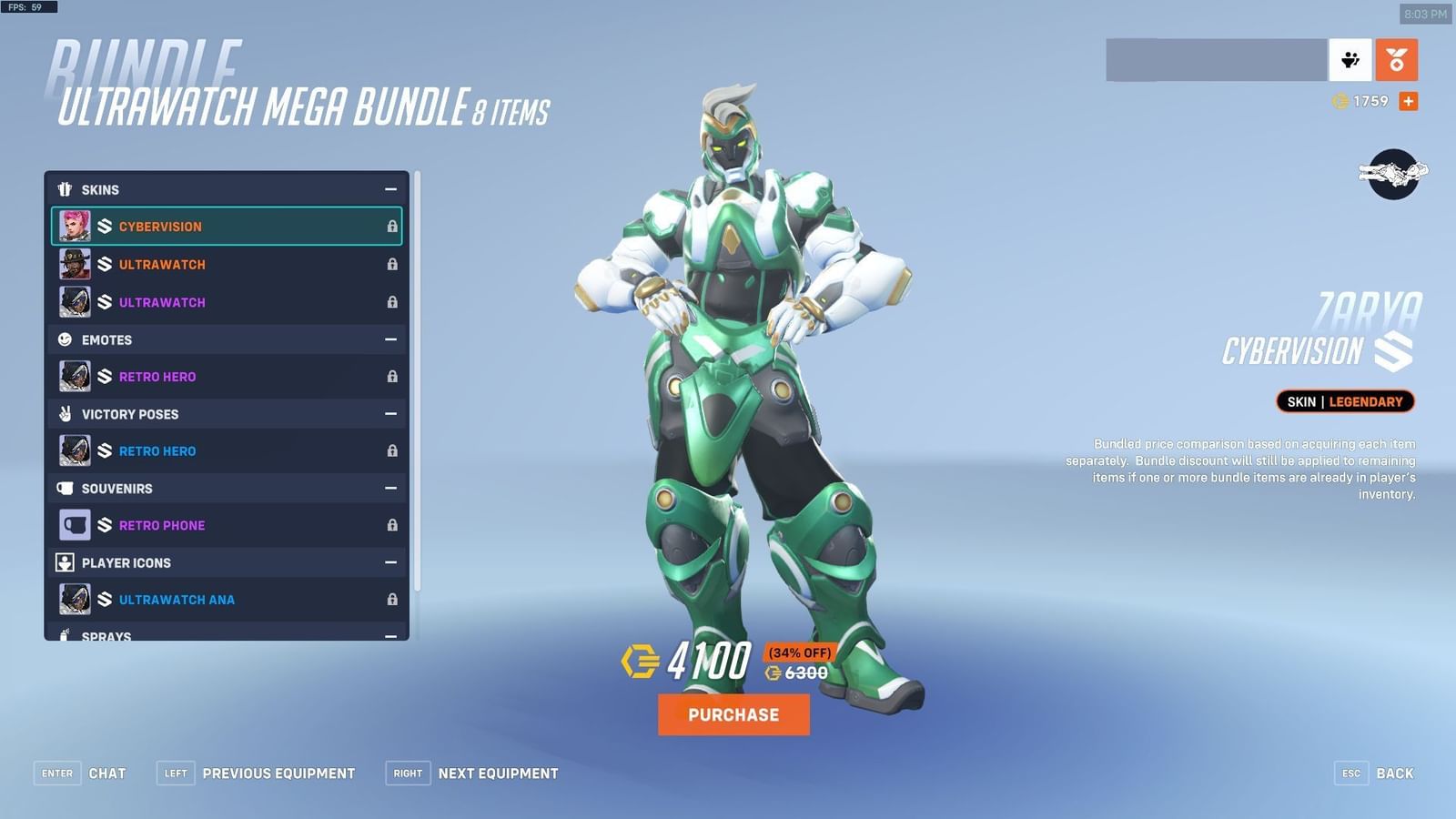The width and height of the screenshot is (1456, 819).
Task: Click the gold coin currency icon
Action: [x=1338, y=101]
